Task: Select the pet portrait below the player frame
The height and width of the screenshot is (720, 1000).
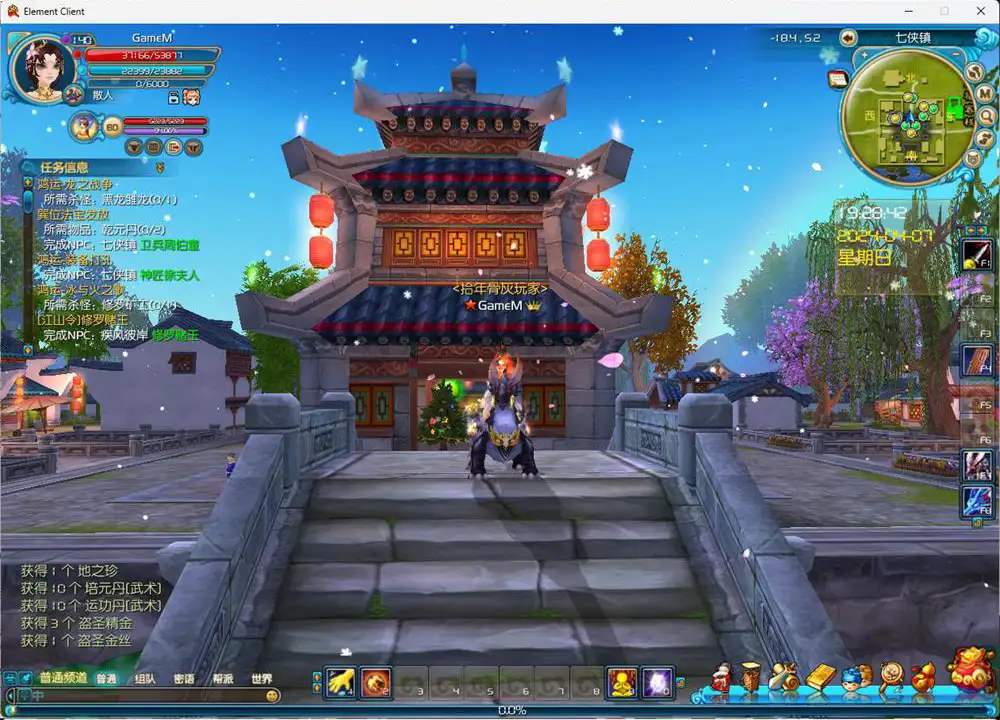Action: click(84, 126)
